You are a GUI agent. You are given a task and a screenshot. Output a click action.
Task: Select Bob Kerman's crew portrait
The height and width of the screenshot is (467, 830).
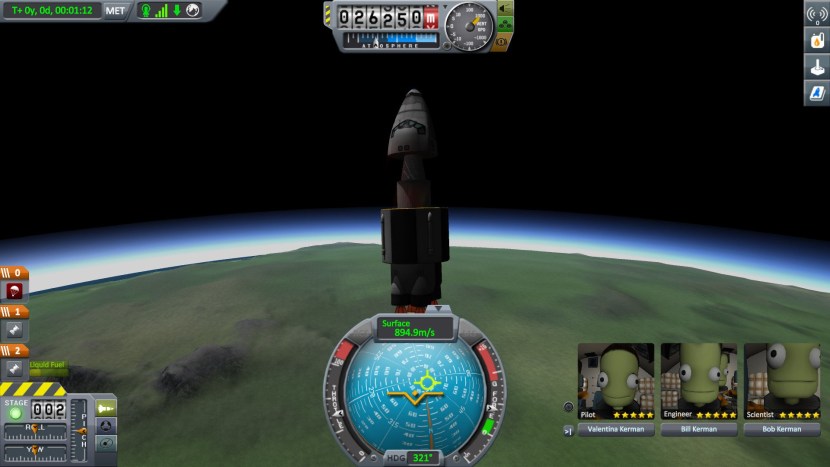(x=781, y=376)
